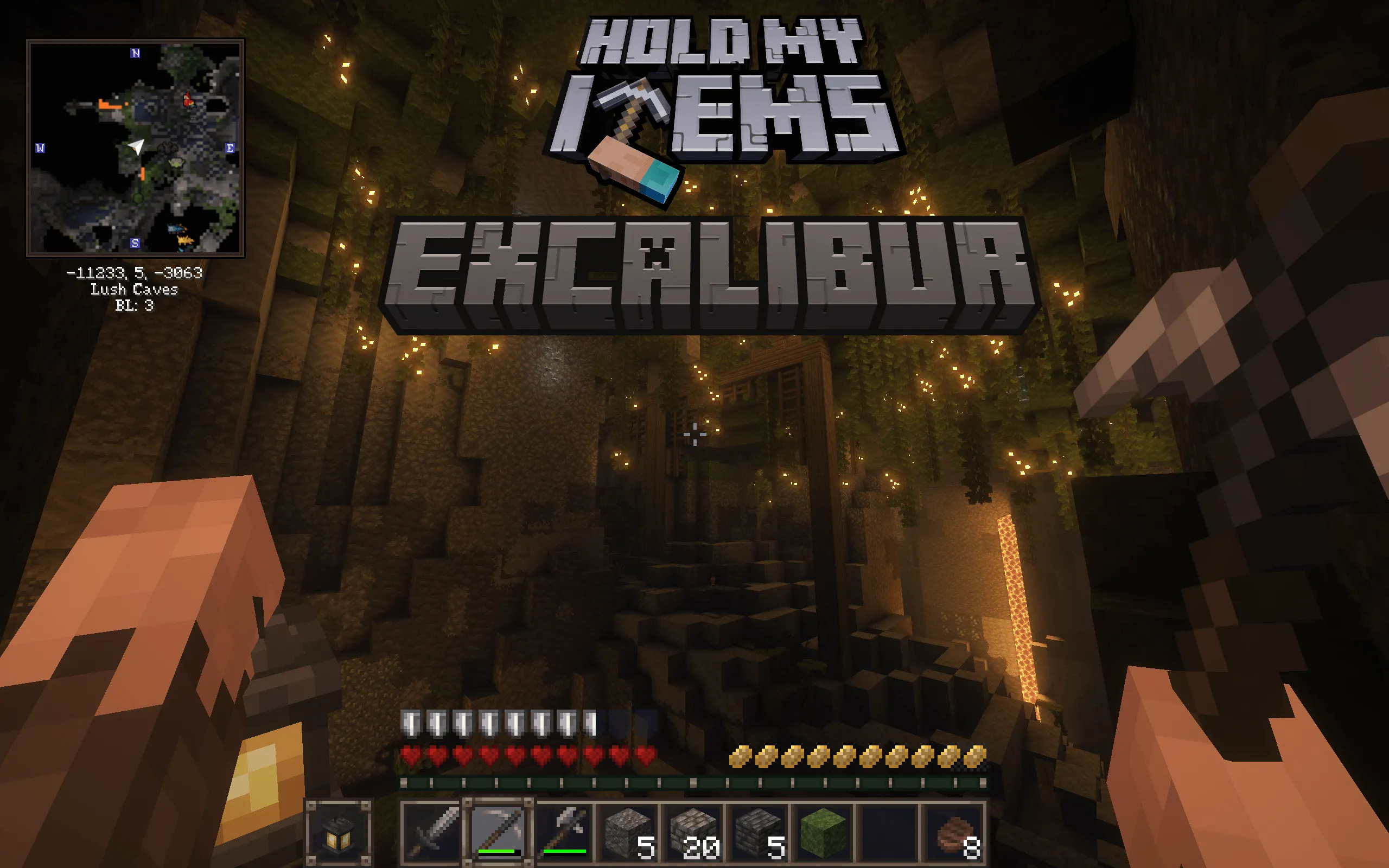Click the Lush Caves biome label
Screen dimensions: 1389x868
click(x=135, y=290)
